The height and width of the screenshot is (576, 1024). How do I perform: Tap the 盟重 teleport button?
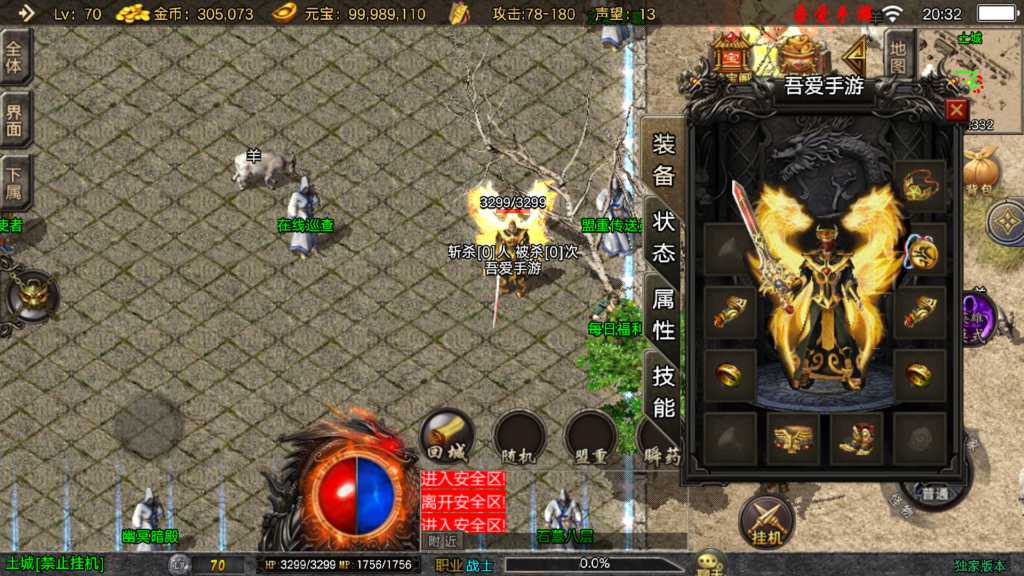[x=590, y=438]
